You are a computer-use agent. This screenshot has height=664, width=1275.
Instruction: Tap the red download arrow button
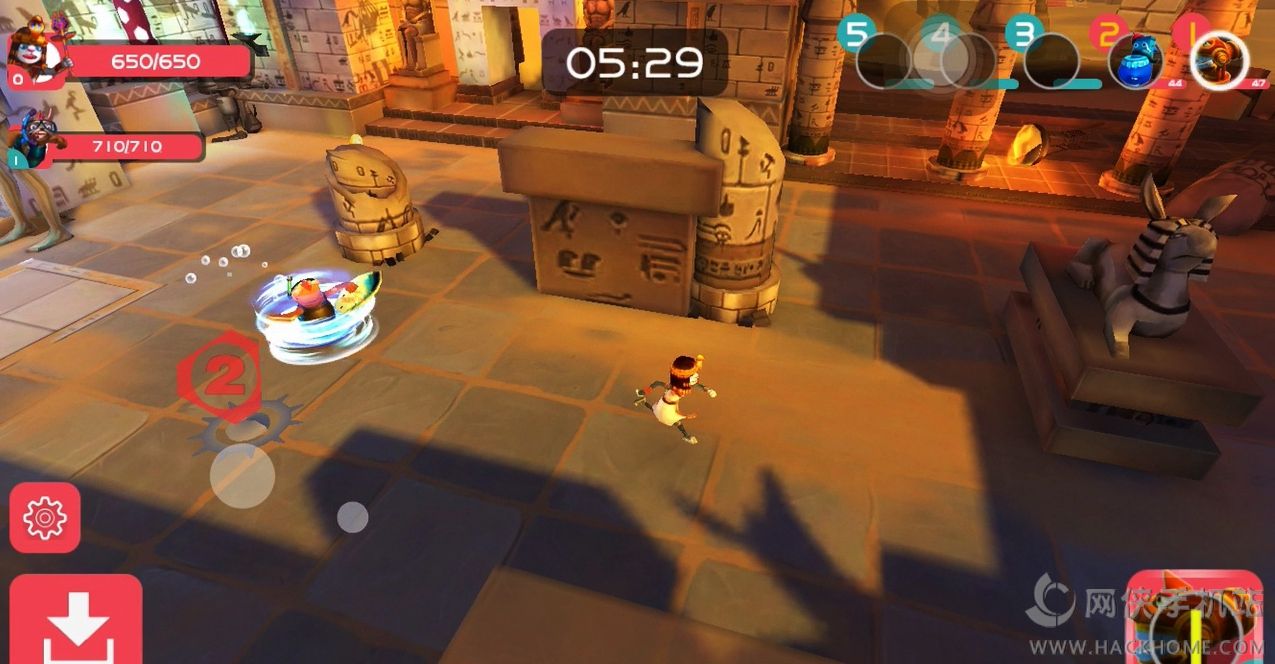pyautogui.click(x=76, y=621)
